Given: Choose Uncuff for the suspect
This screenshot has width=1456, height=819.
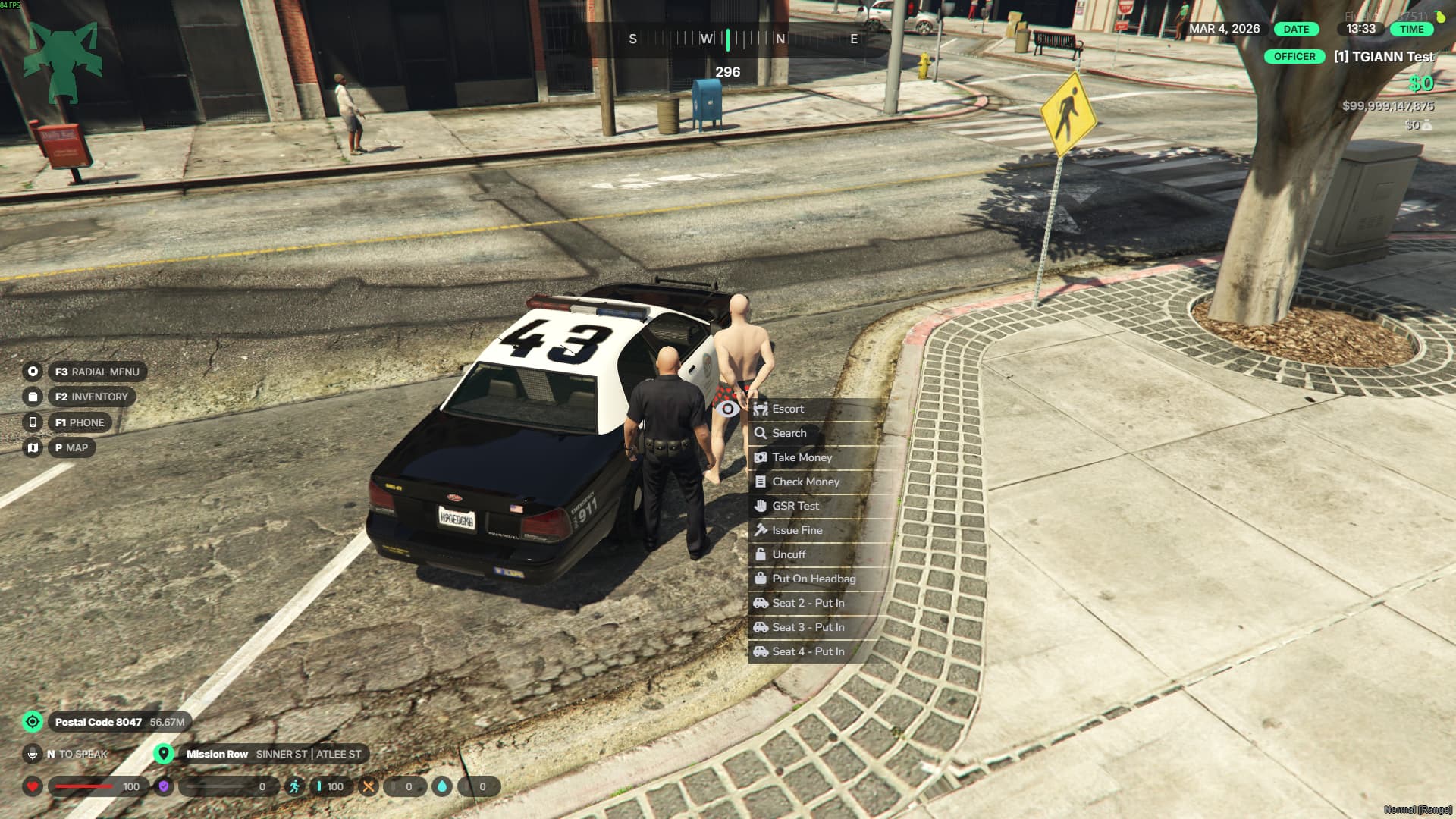Looking at the screenshot, I should [789, 554].
